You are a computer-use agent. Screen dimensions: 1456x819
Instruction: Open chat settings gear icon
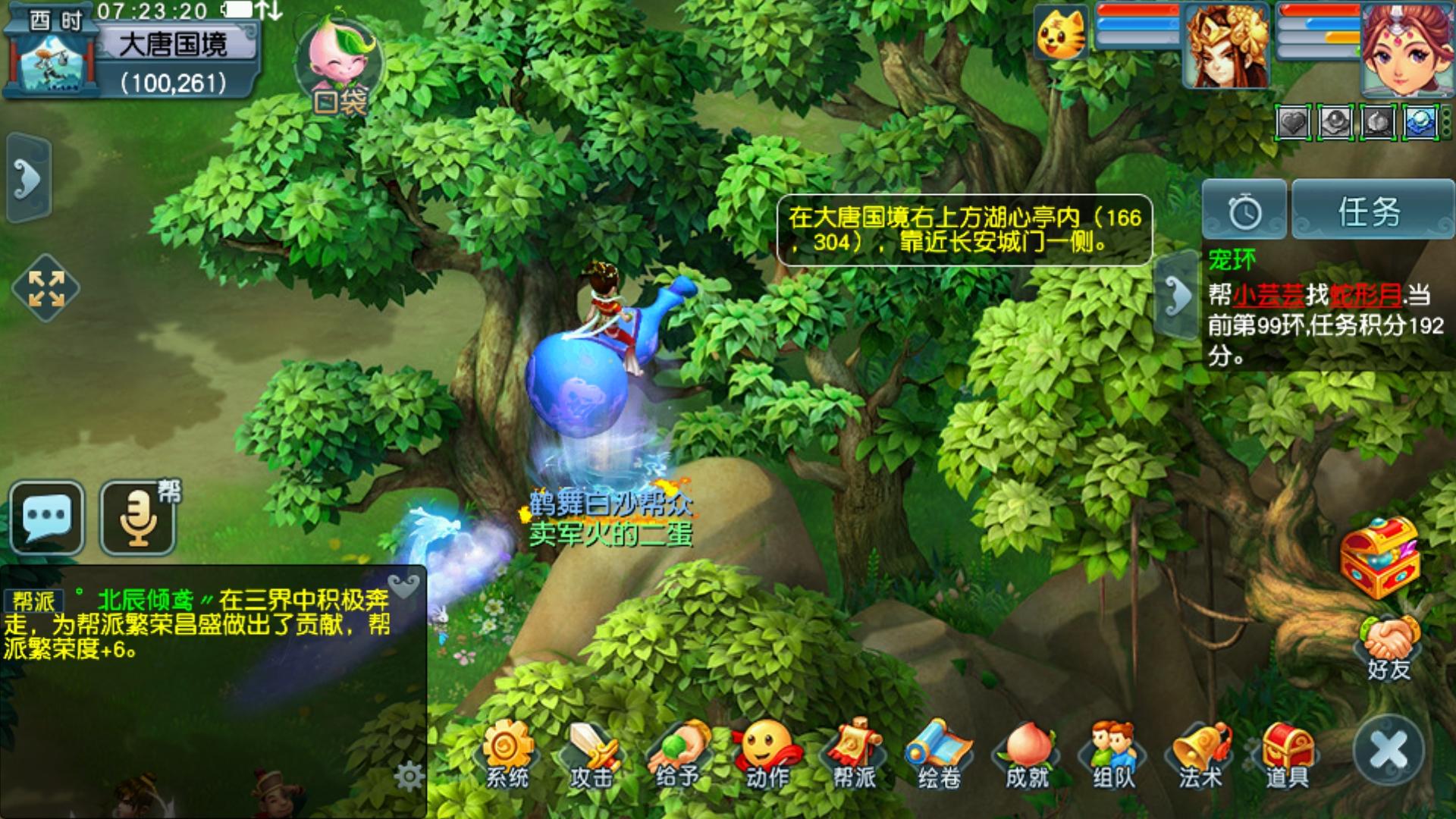point(409,776)
